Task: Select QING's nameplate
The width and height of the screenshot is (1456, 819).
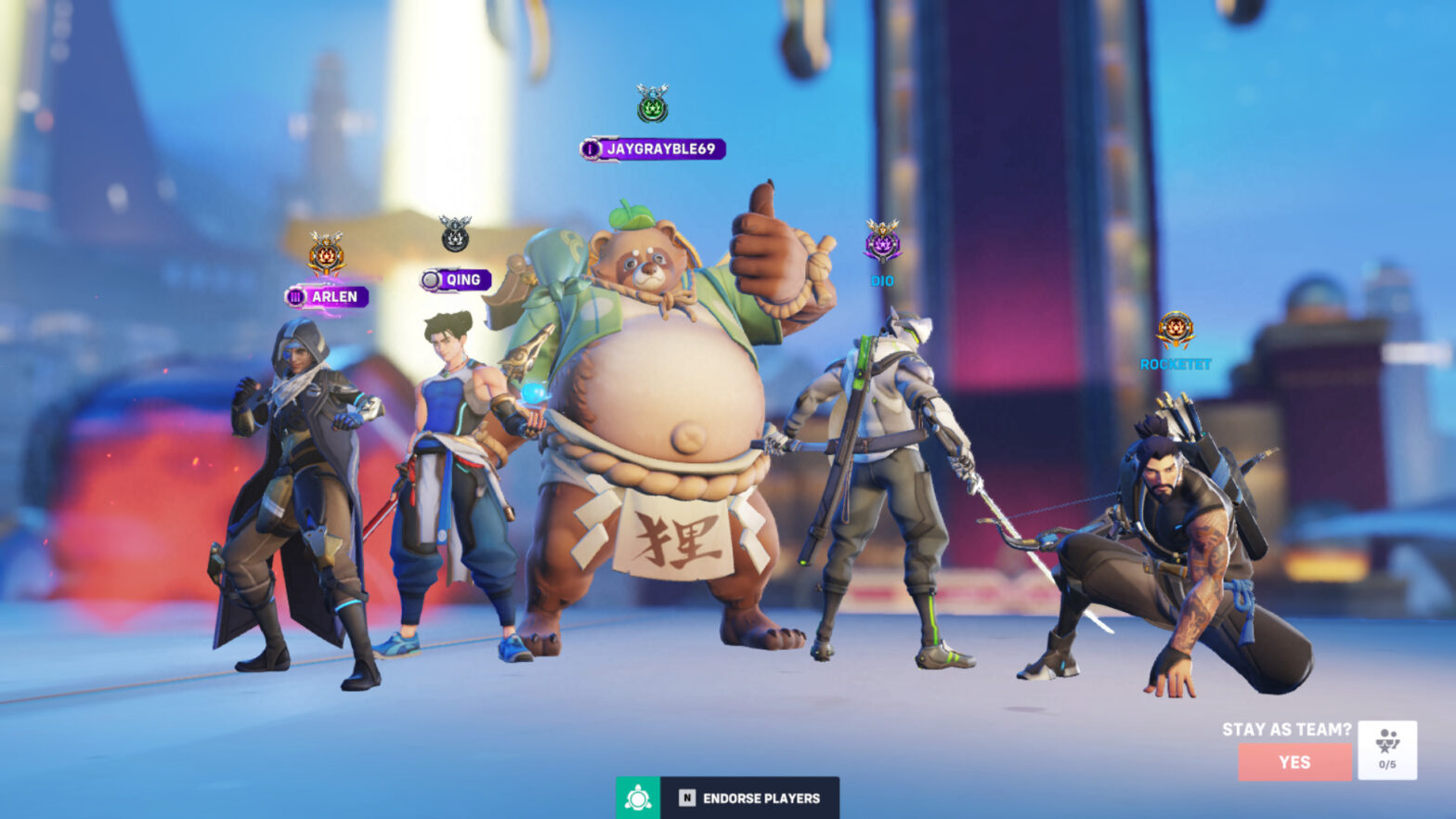Action: (459, 279)
